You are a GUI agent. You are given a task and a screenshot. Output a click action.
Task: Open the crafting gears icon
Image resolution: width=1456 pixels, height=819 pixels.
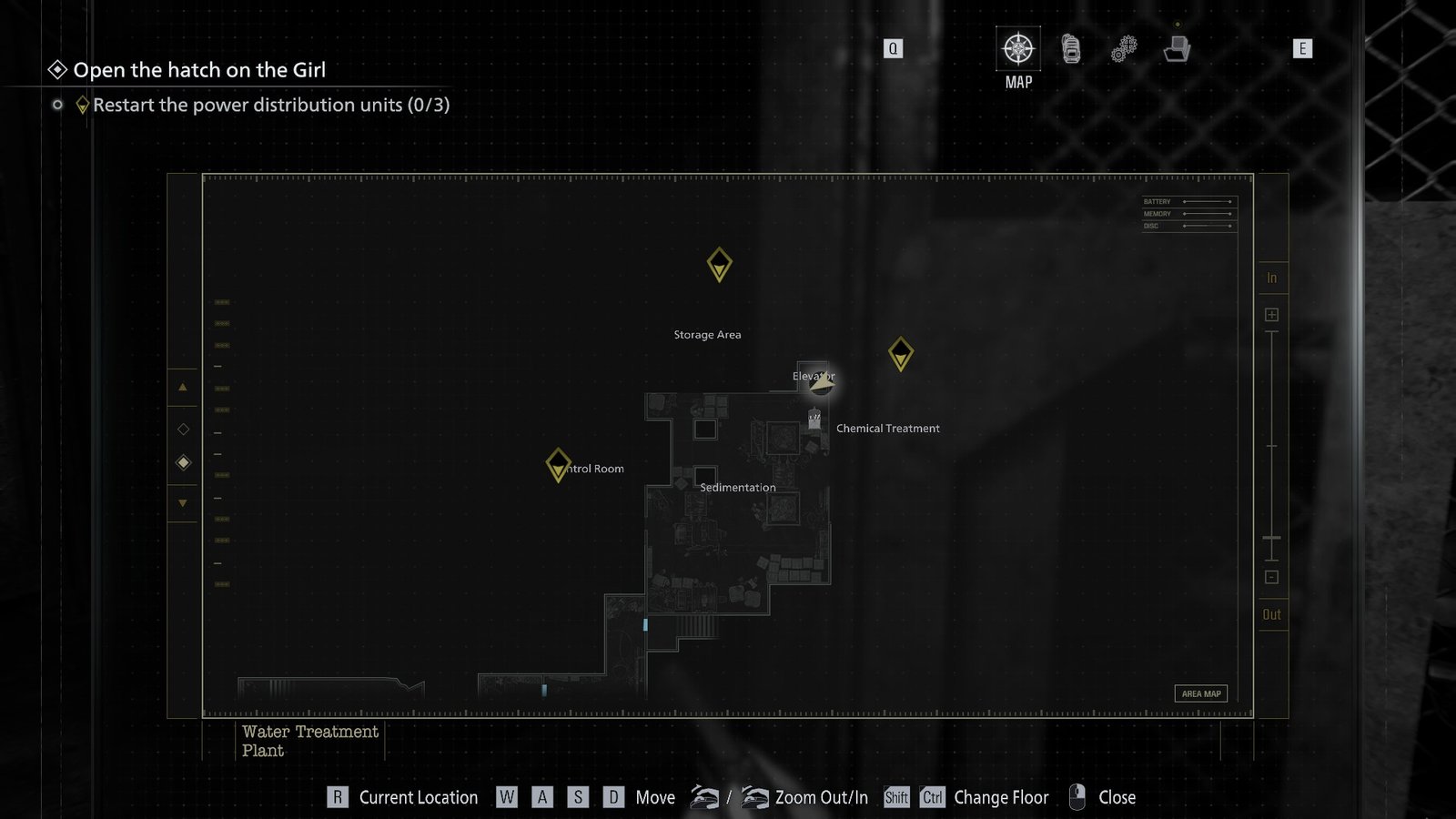point(1123,50)
